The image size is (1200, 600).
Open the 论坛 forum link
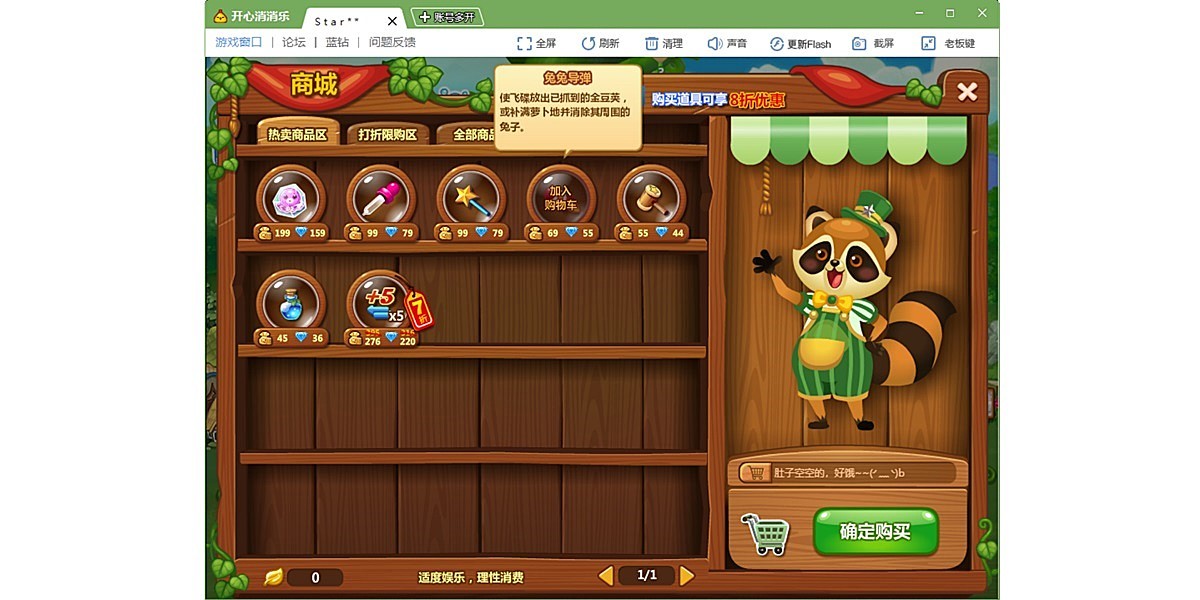point(294,43)
